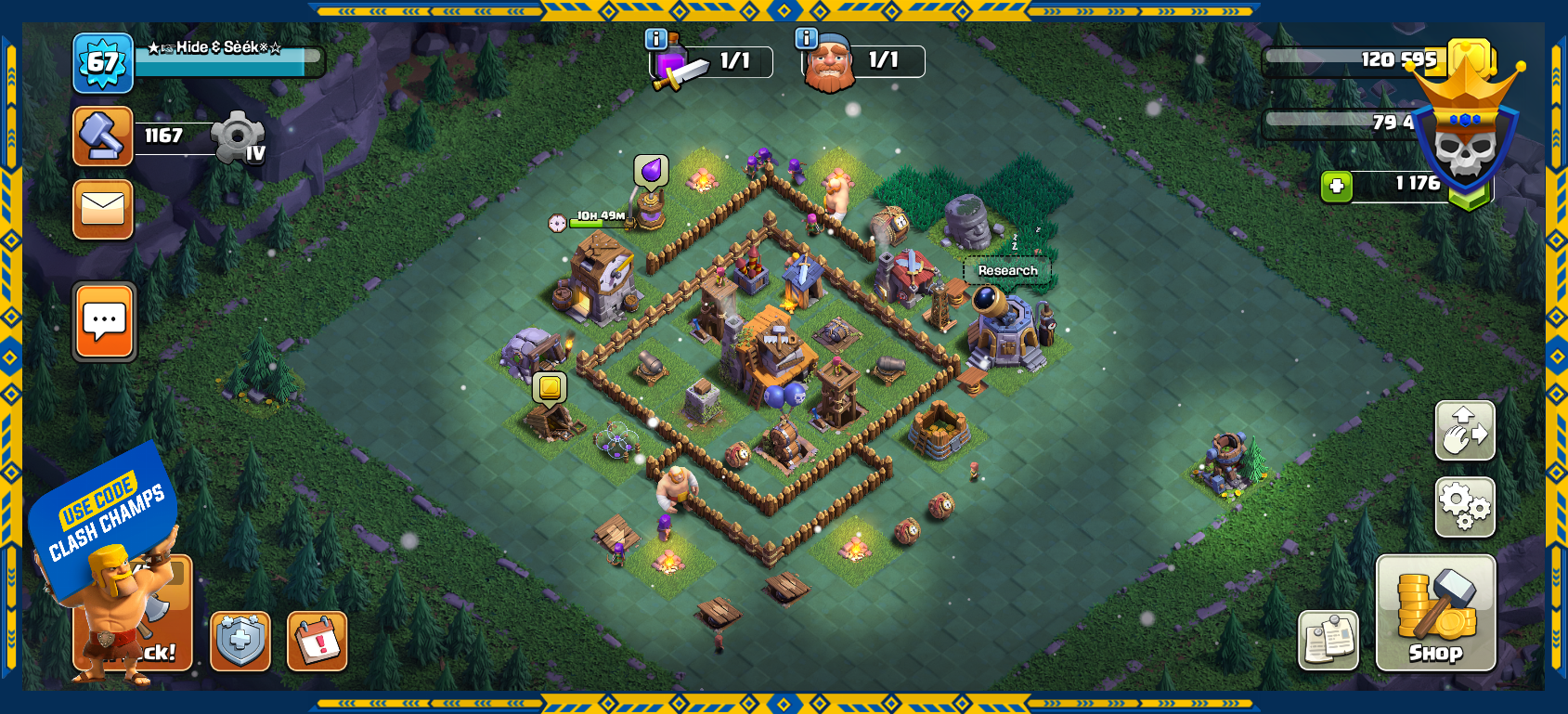Open the Shop menu
This screenshot has height=714, width=1568.
[x=1435, y=612]
